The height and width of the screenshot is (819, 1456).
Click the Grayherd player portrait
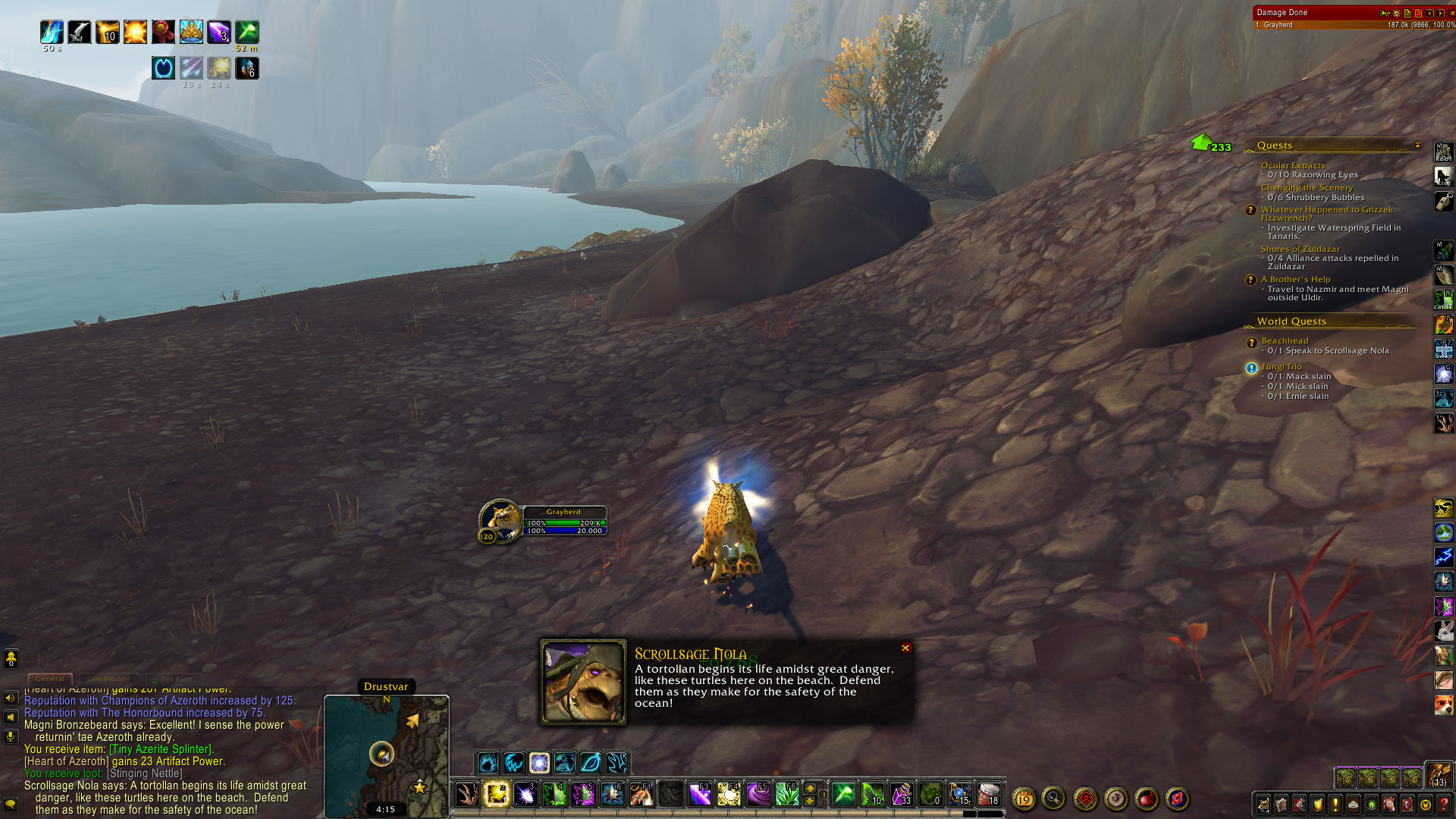(x=500, y=519)
